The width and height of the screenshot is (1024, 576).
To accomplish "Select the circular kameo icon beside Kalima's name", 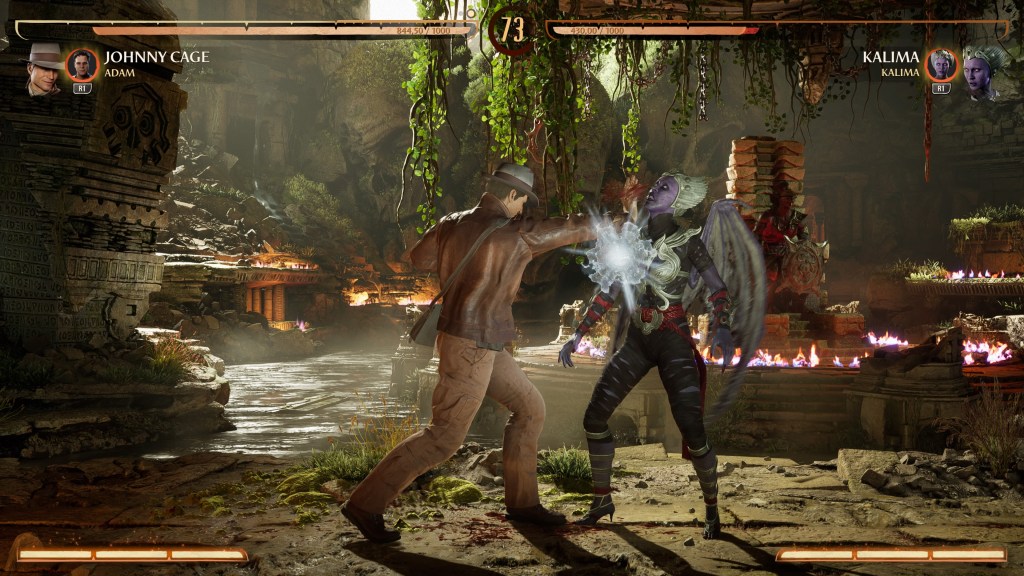I will point(941,65).
